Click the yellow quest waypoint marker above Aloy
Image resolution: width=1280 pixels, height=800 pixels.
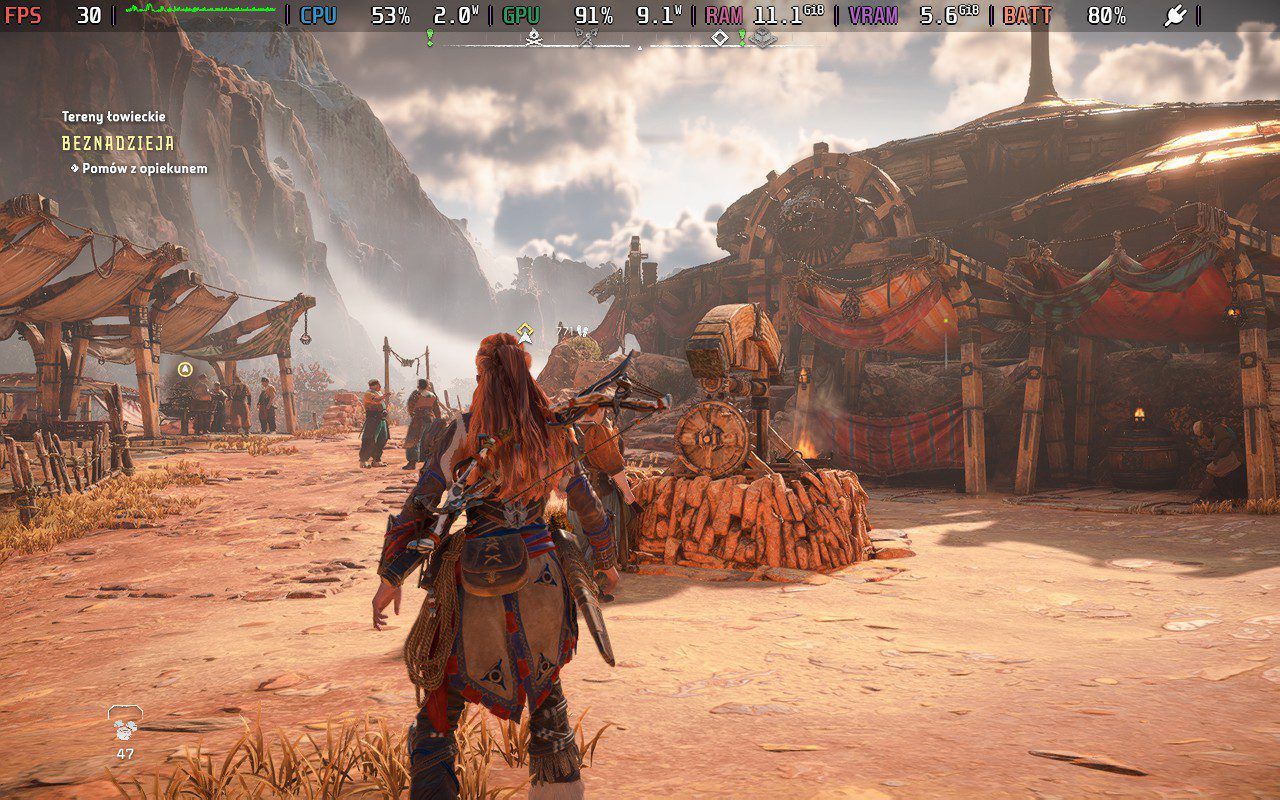click(x=525, y=333)
